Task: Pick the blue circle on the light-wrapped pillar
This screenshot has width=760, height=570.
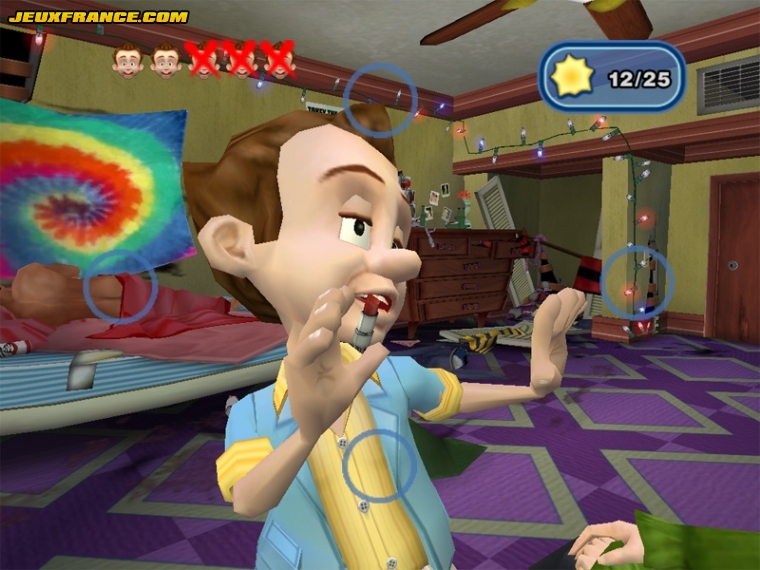Action: click(x=637, y=283)
